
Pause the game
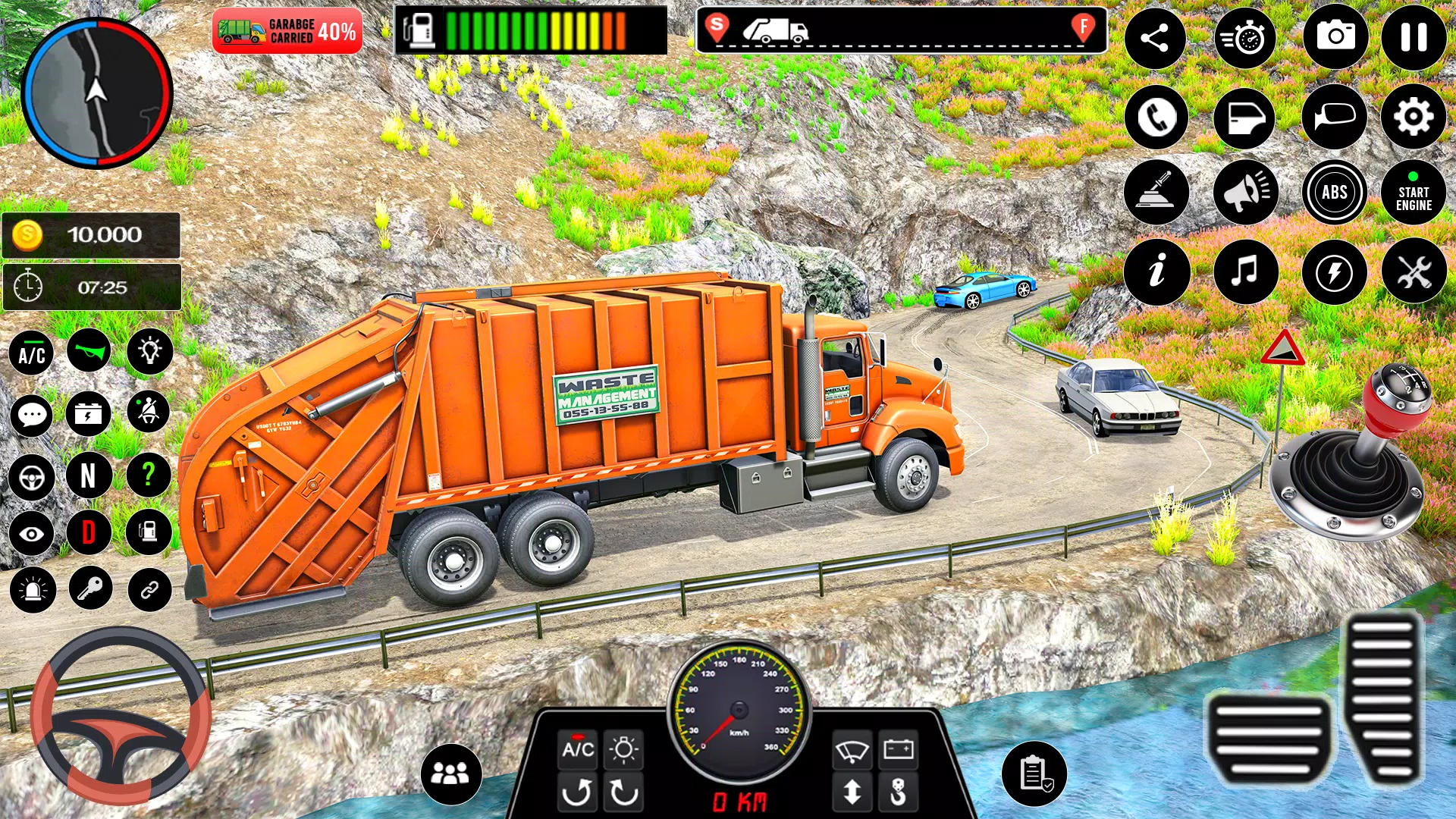1414,37
